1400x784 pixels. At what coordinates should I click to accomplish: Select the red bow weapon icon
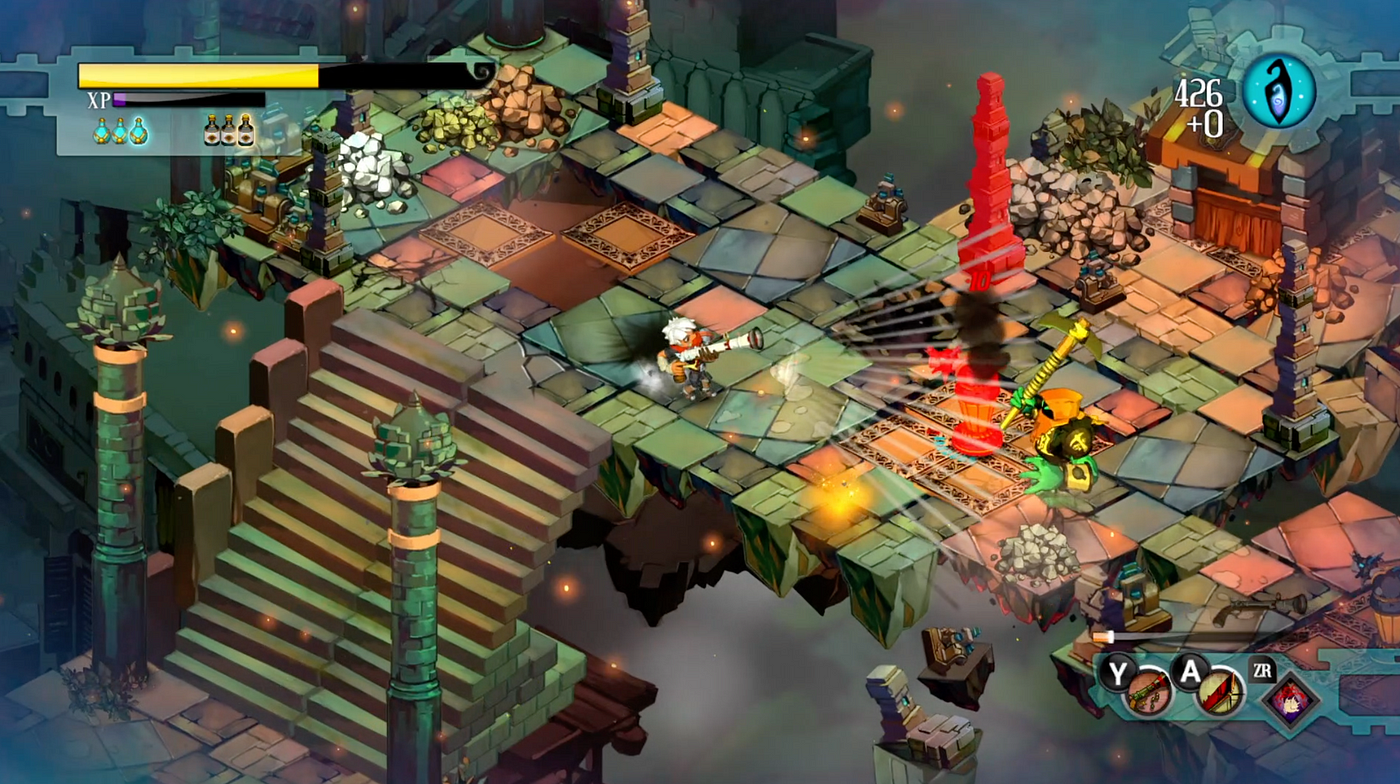click(x=1218, y=694)
